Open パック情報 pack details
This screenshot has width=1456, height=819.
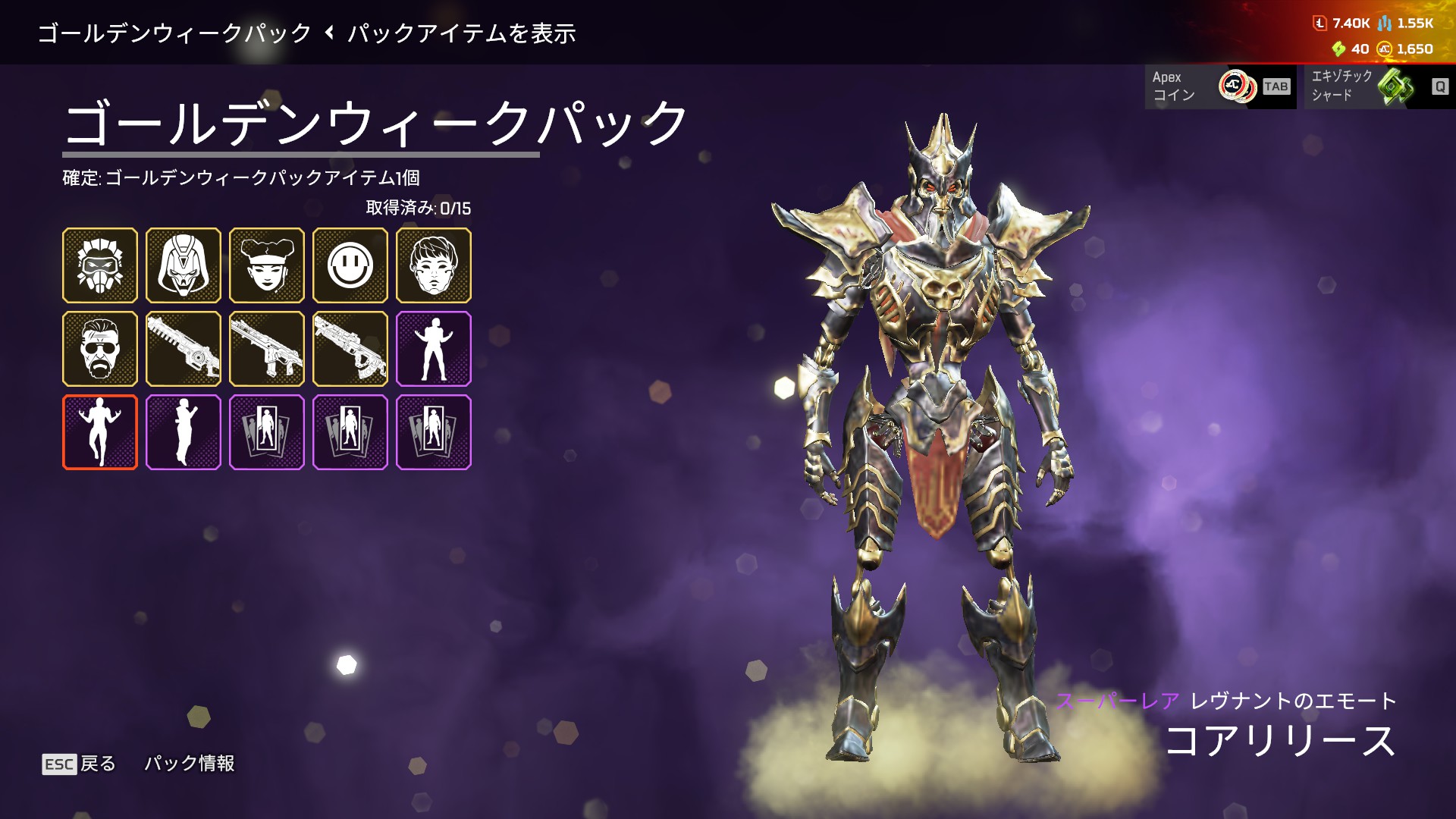click(x=190, y=764)
